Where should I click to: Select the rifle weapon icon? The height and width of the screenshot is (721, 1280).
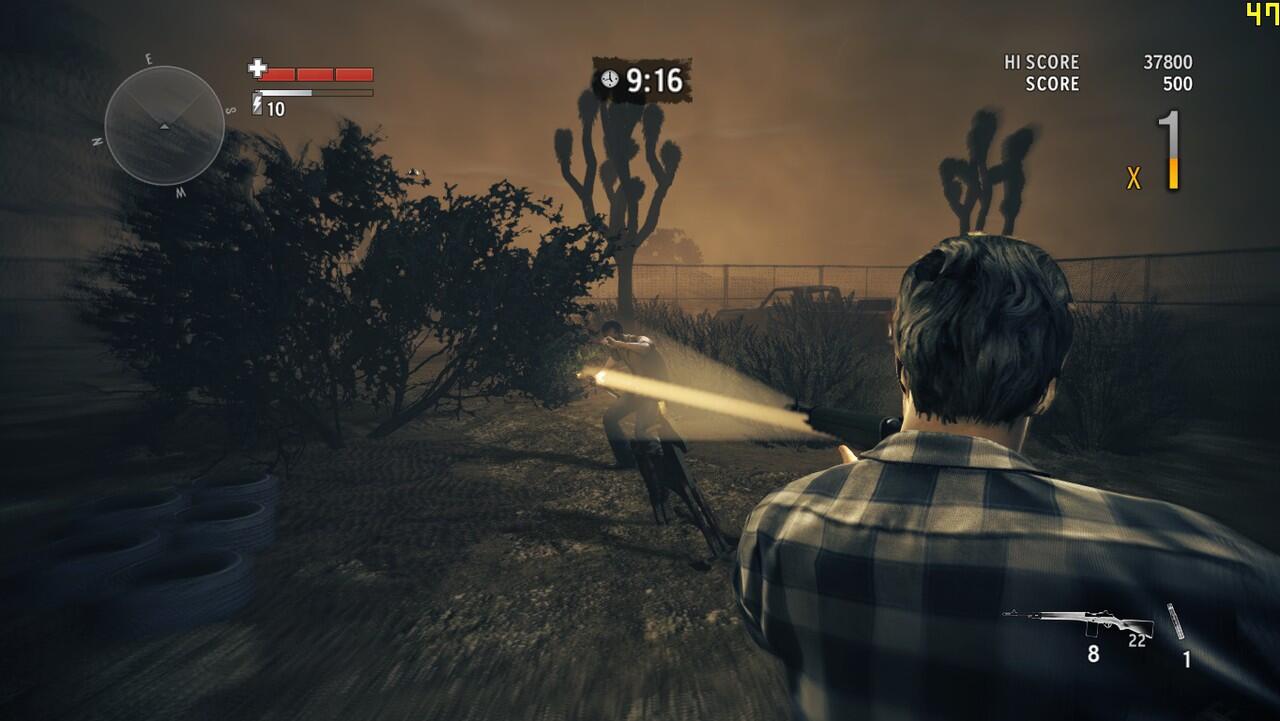(1078, 622)
